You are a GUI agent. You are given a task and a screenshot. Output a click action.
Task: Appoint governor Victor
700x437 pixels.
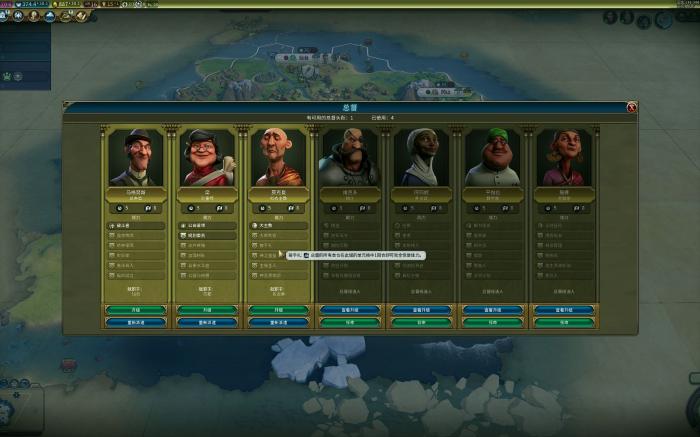pos(350,322)
